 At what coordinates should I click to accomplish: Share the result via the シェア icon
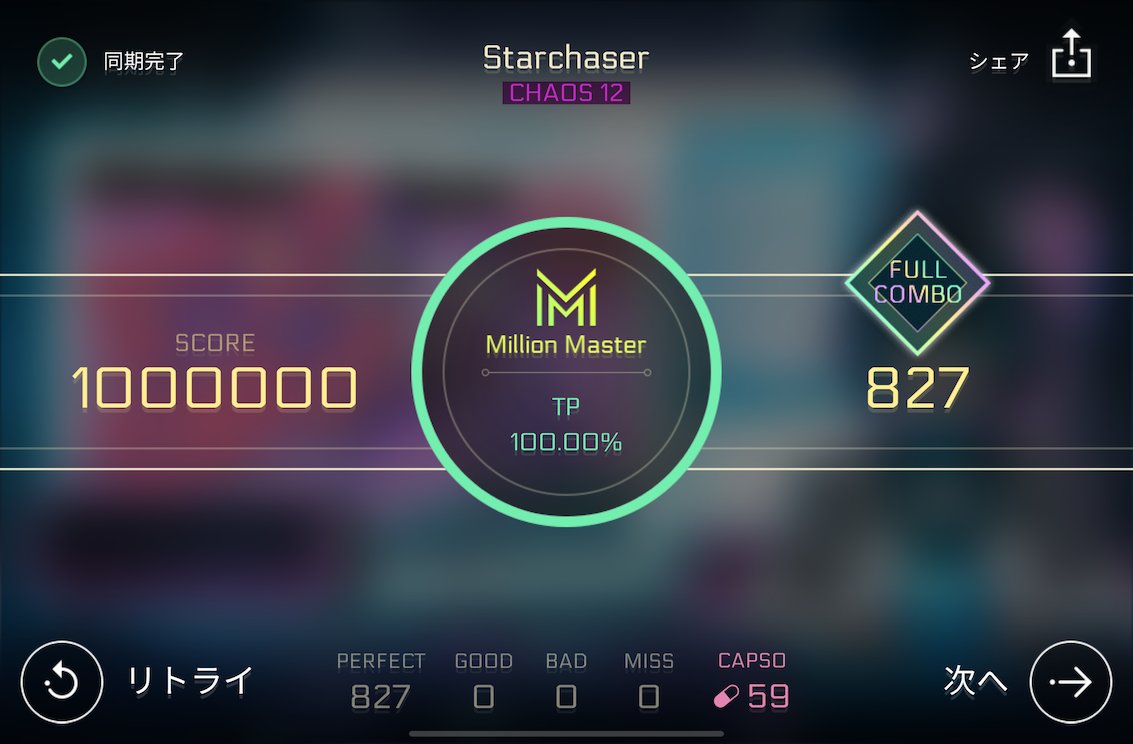click(x=1071, y=55)
